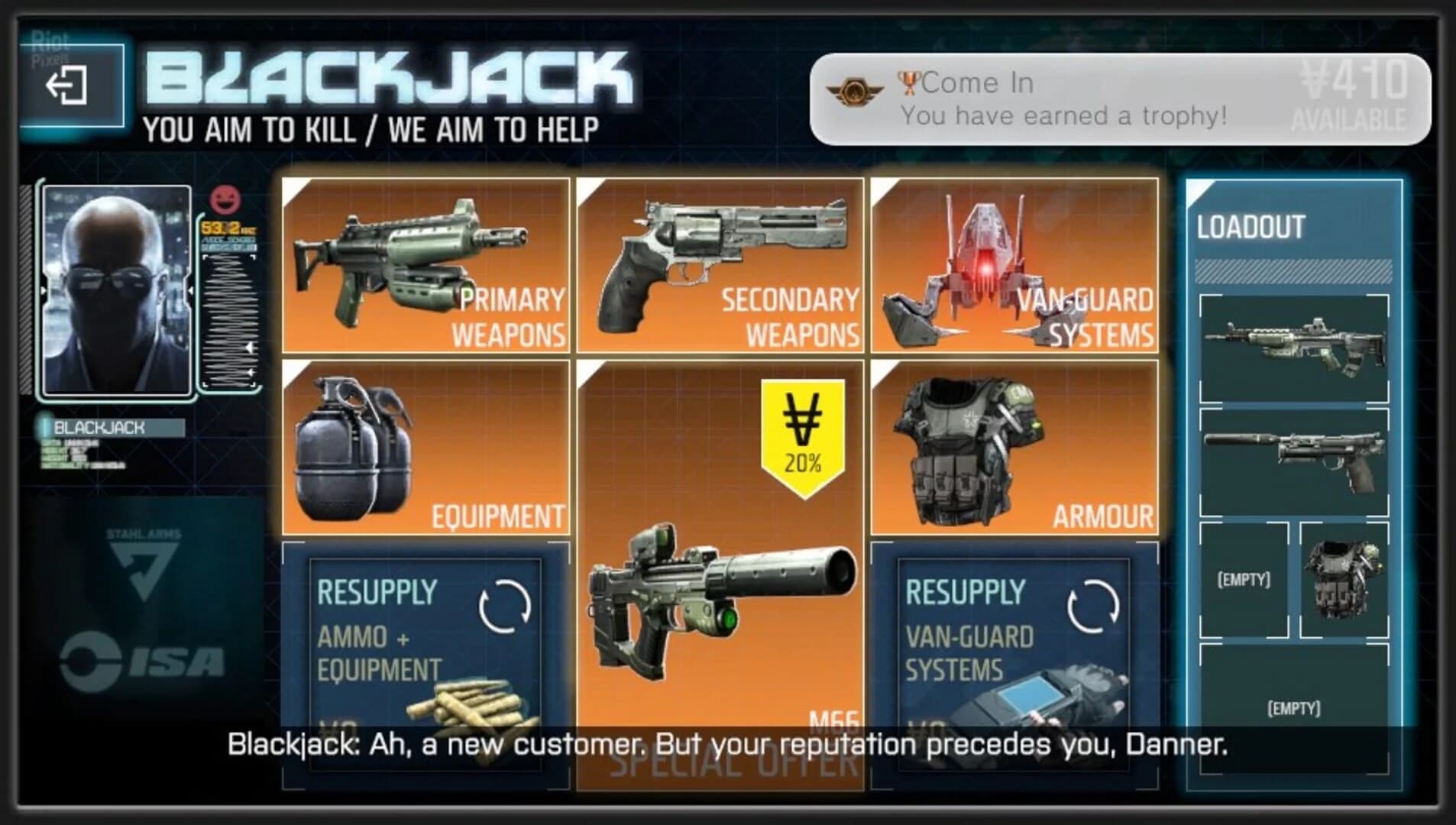Open the Equipment grenades category
The image size is (1456, 825).
424,447
